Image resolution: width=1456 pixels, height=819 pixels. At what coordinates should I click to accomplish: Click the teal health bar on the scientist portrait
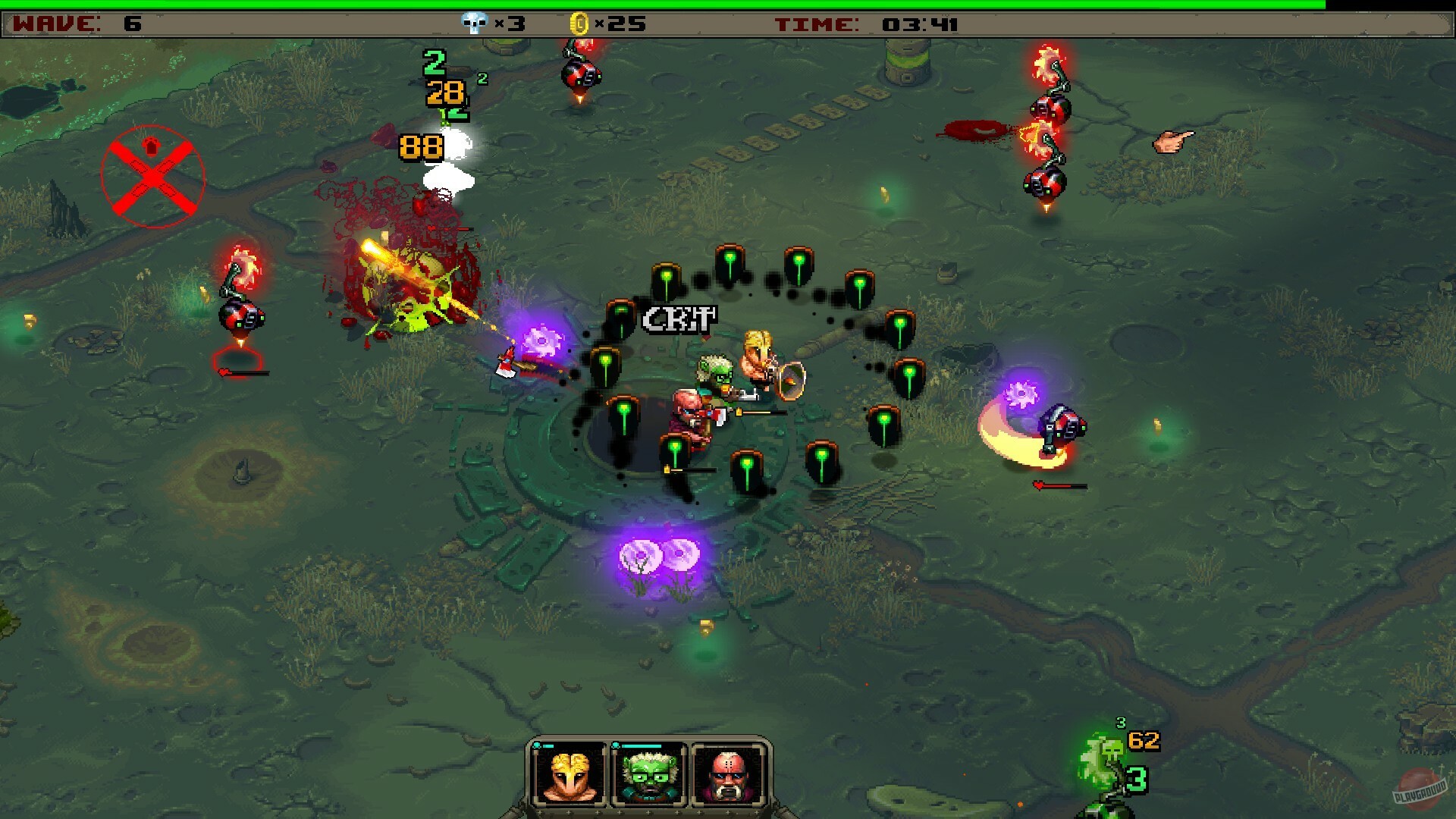[x=642, y=745]
